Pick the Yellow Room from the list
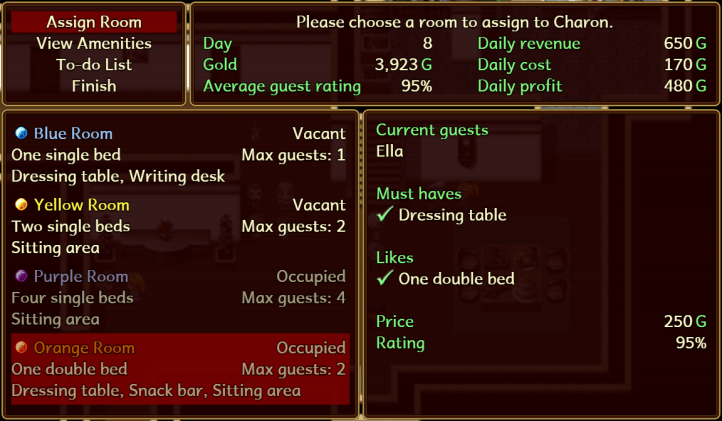The height and width of the screenshot is (421, 722). click(178, 226)
